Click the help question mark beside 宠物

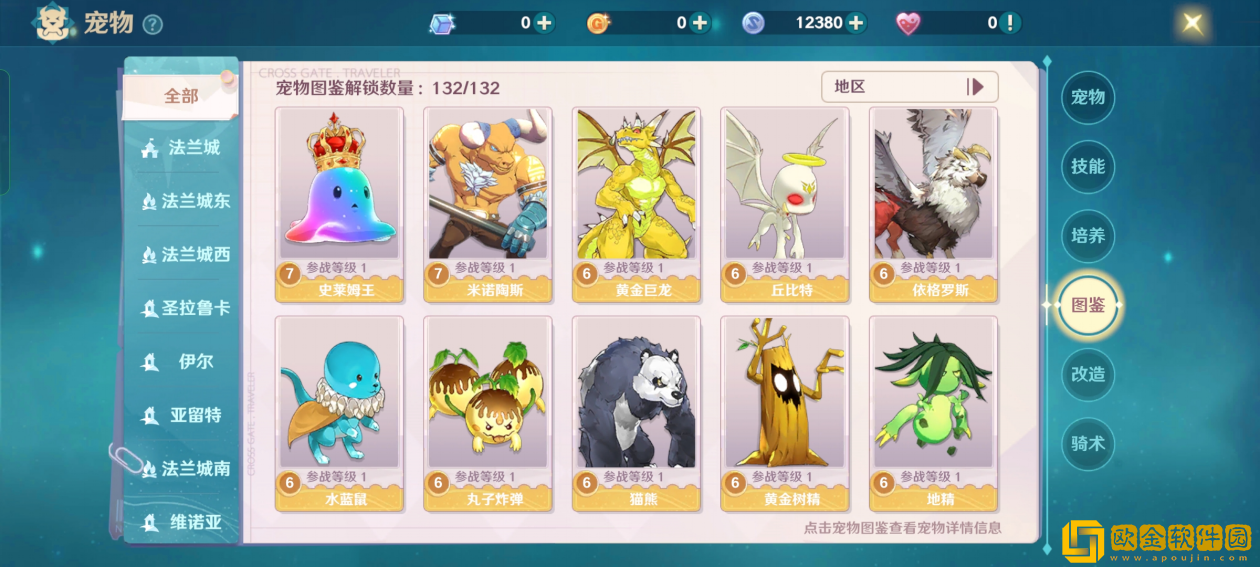(x=152, y=24)
